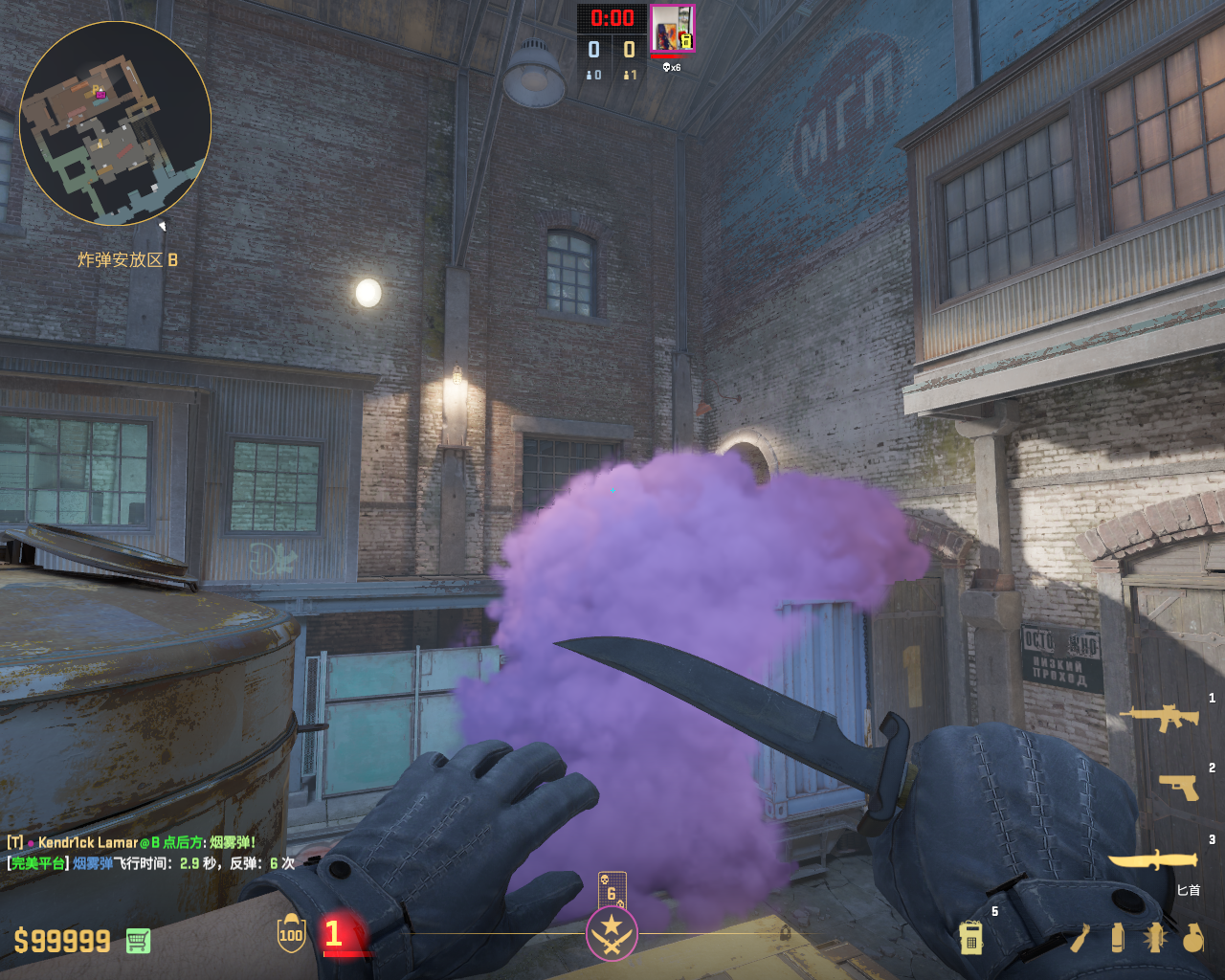The width and height of the screenshot is (1225, 980).
Task: Select the C4 bomb in slot 5
Action: click(x=970, y=938)
